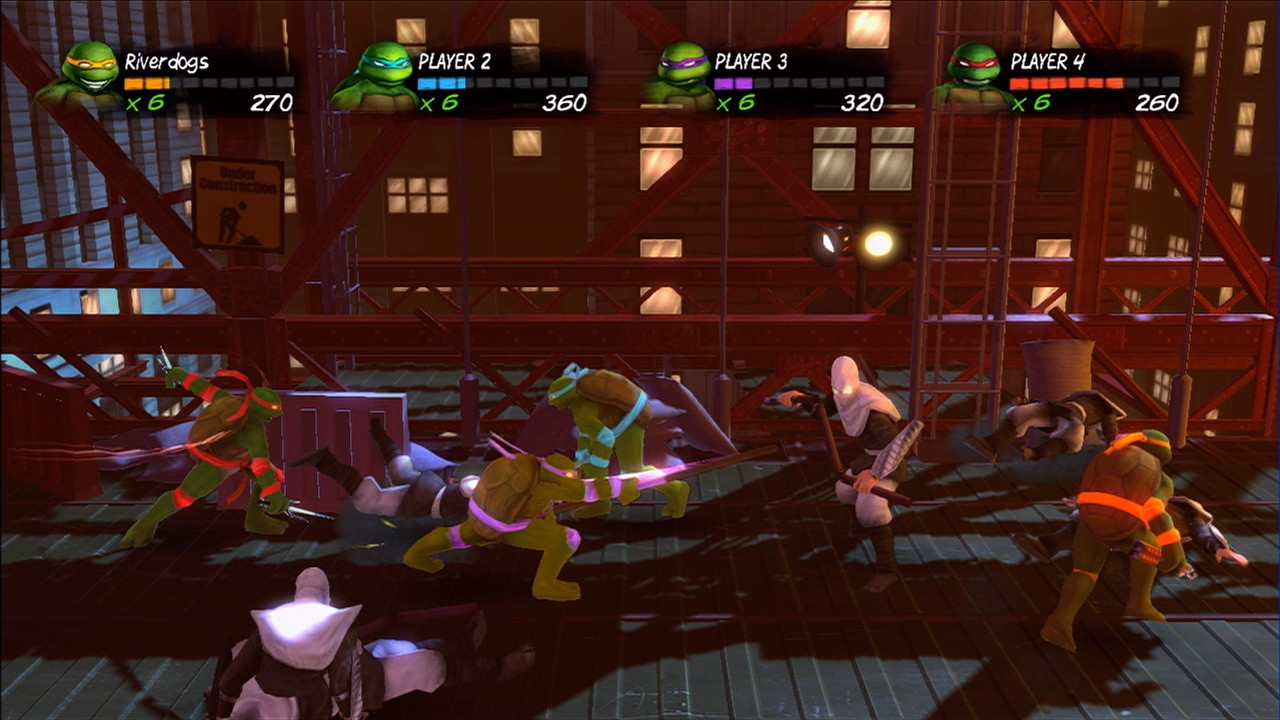Choose the purple-masked turtle portrait of Player 3
This screenshot has height=720, width=1280.
point(682,74)
